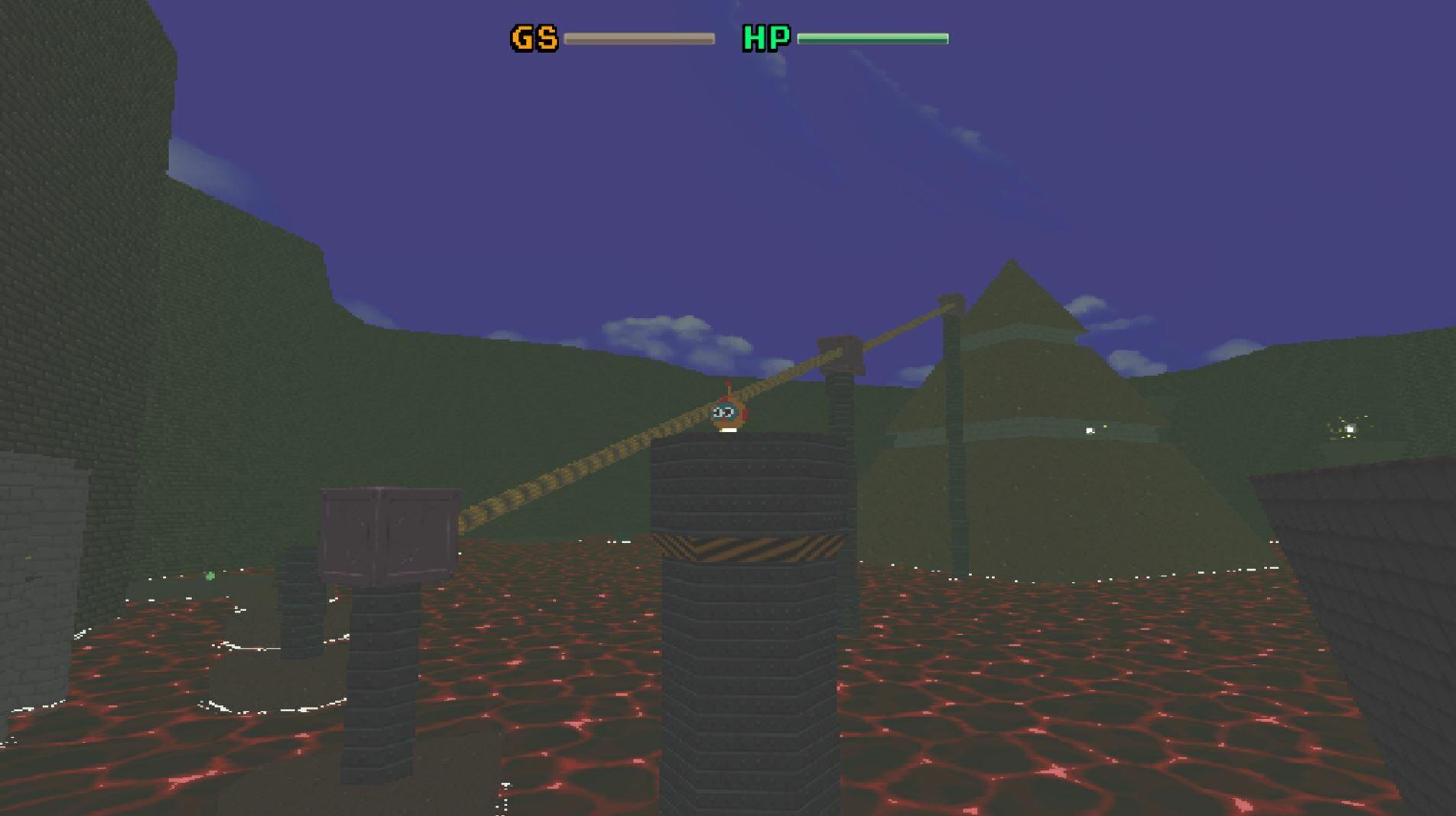Image resolution: width=1456 pixels, height=816 pixels.
Task: Click the pulley block atop the tall pole
Action: coord(840,356)
